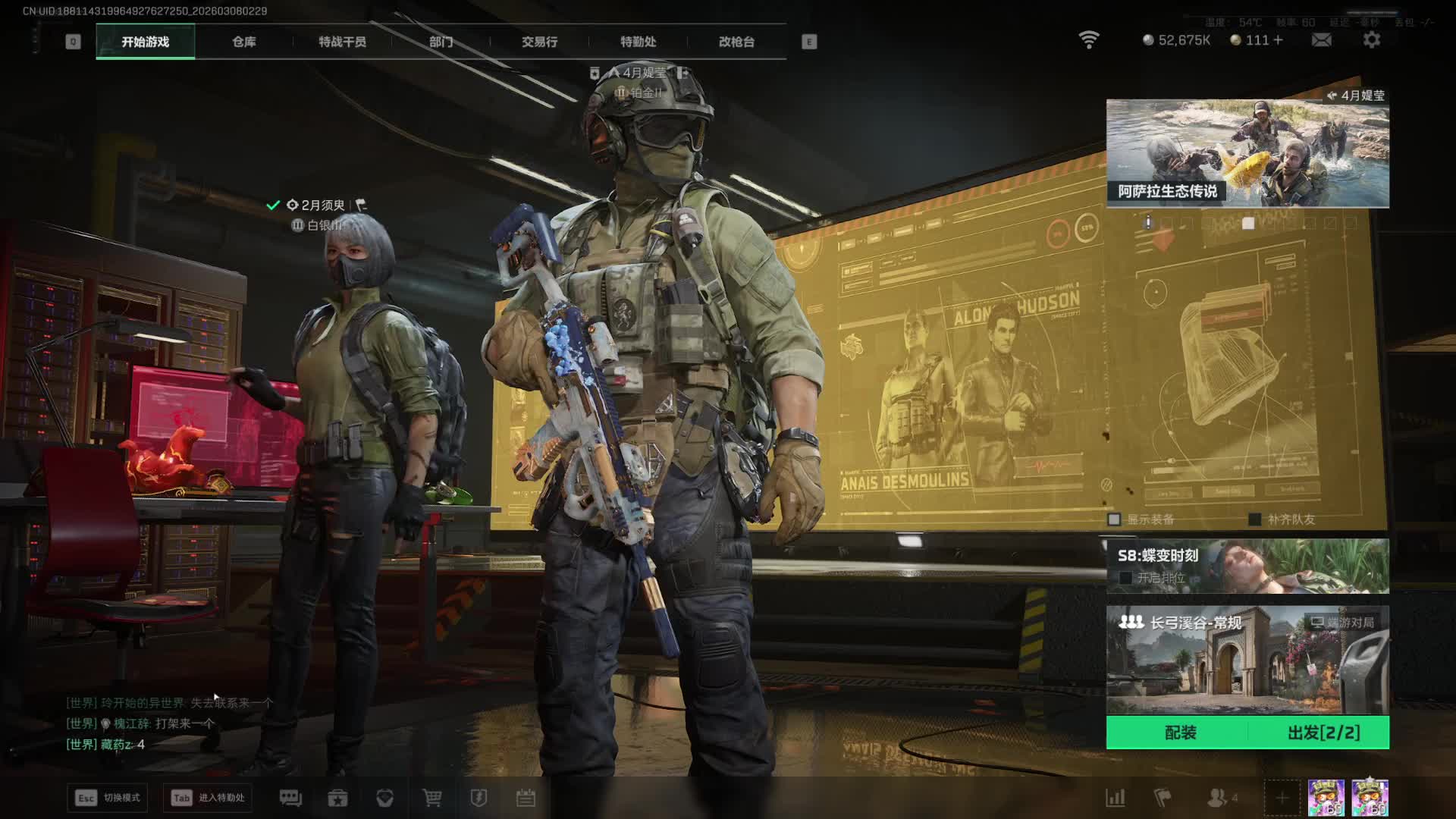Select the 部门 department tab
Image resolution: width=1456 pixels, height=819 pixels.
tap(441, 42)
